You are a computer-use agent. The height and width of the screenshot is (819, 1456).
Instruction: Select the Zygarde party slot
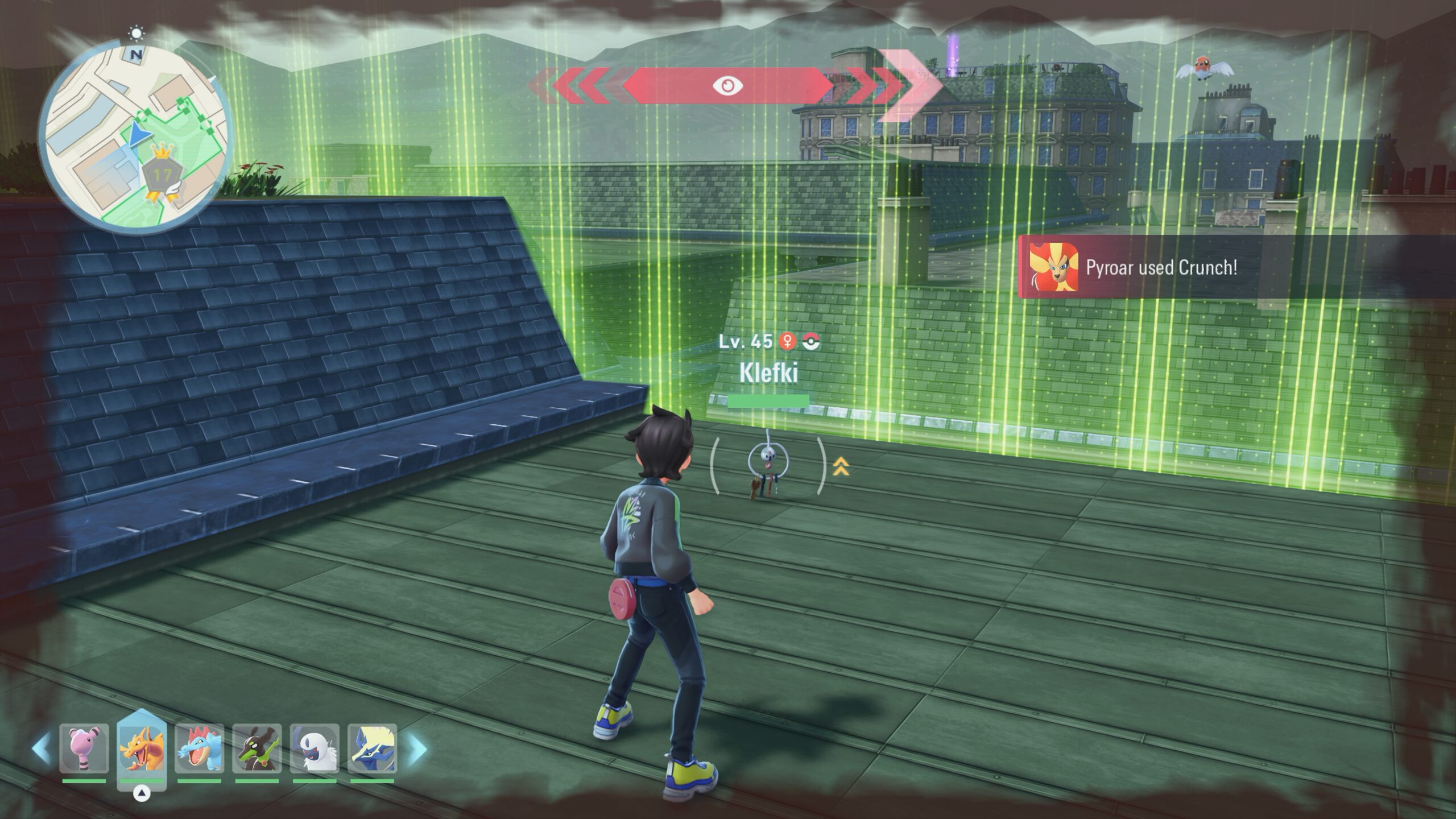click(x=257, y=748)
